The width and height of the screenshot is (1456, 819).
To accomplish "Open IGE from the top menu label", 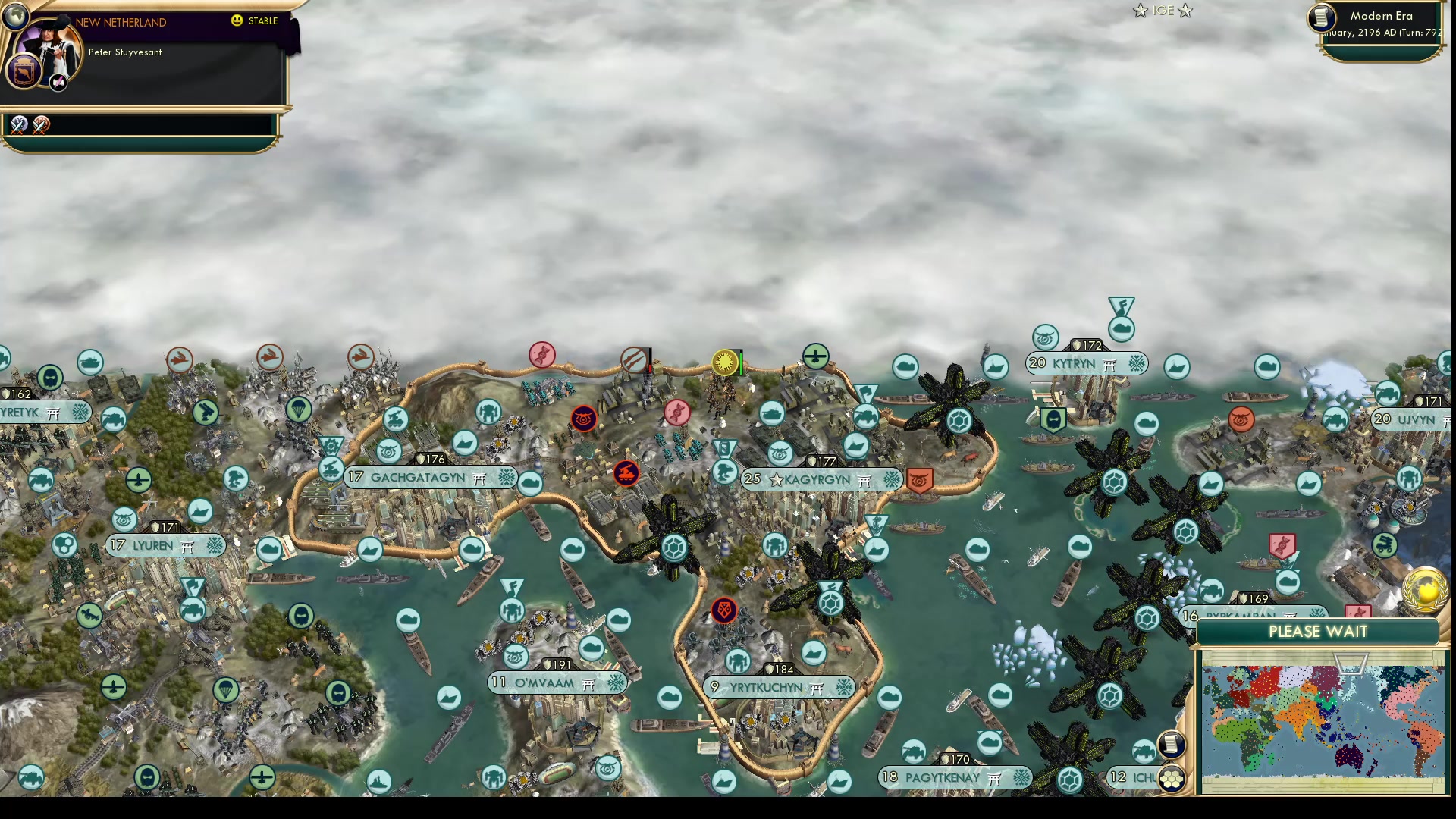I will [1163, 11].
